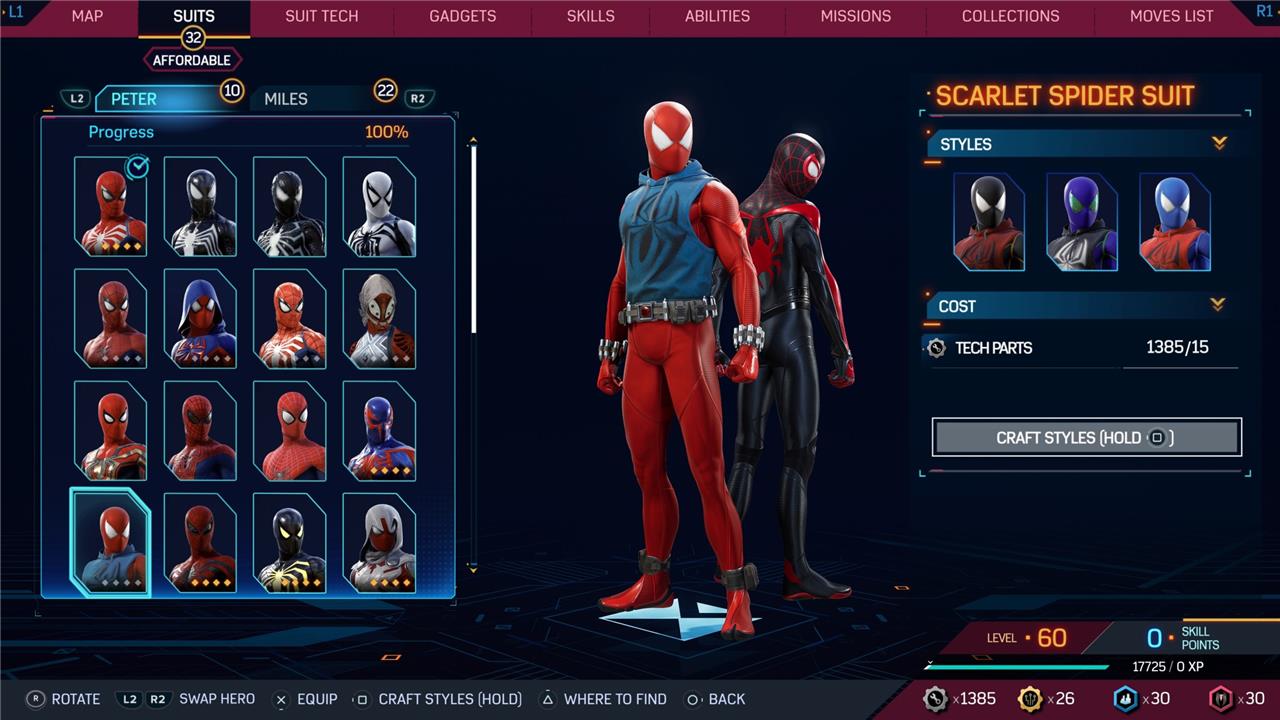Image resolution: width=1280 pixels, height=720 pixels.
Task: Select the white Anti-Venom suit
Action: [x=379, y=207]
